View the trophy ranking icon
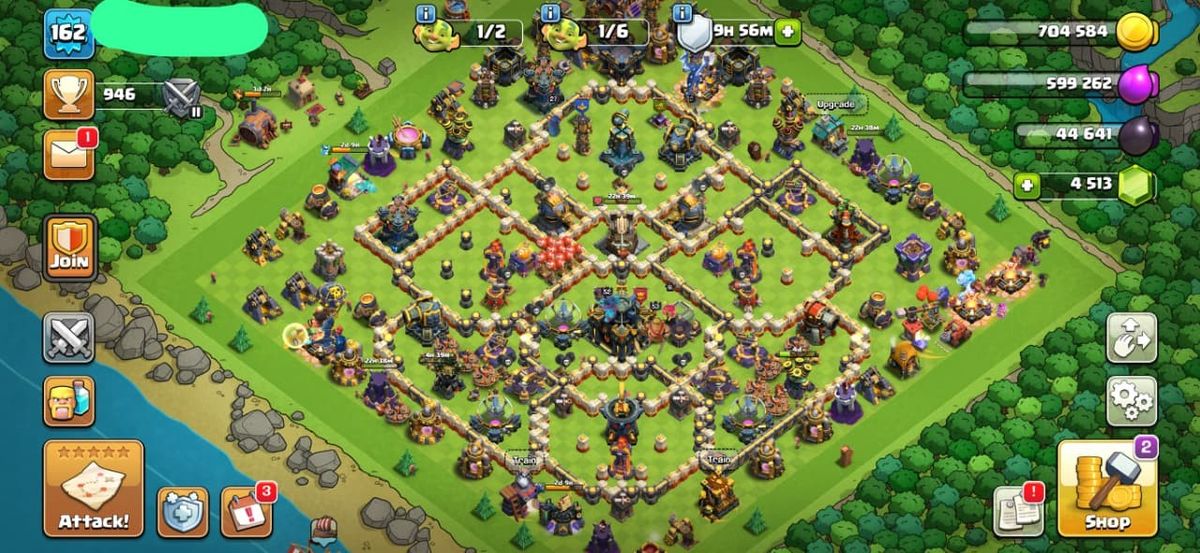The image size is (1200, 553). (69, 95)
